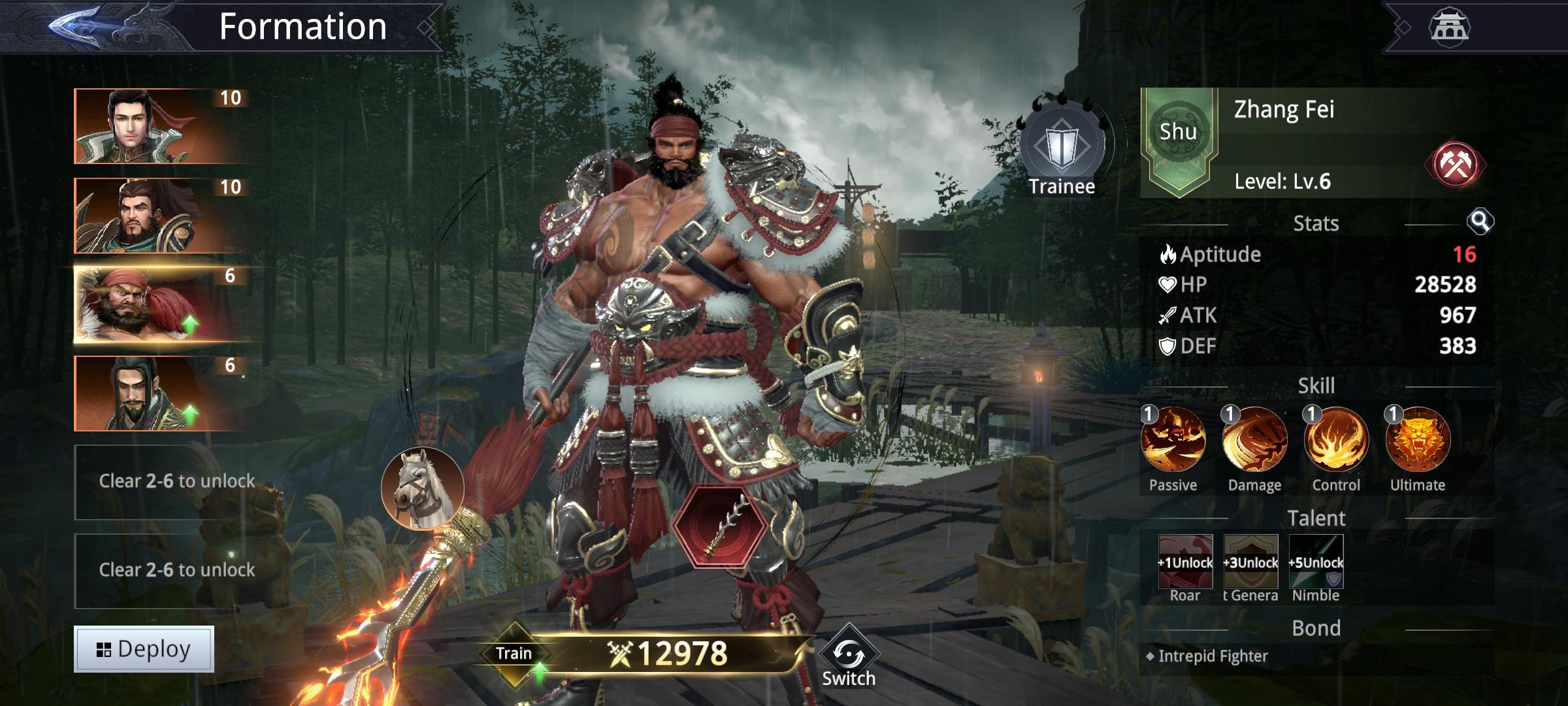Select the spear weapon hexagon slot
The width and height of the screenshot is (1568, 706).
tap(719, 527)
